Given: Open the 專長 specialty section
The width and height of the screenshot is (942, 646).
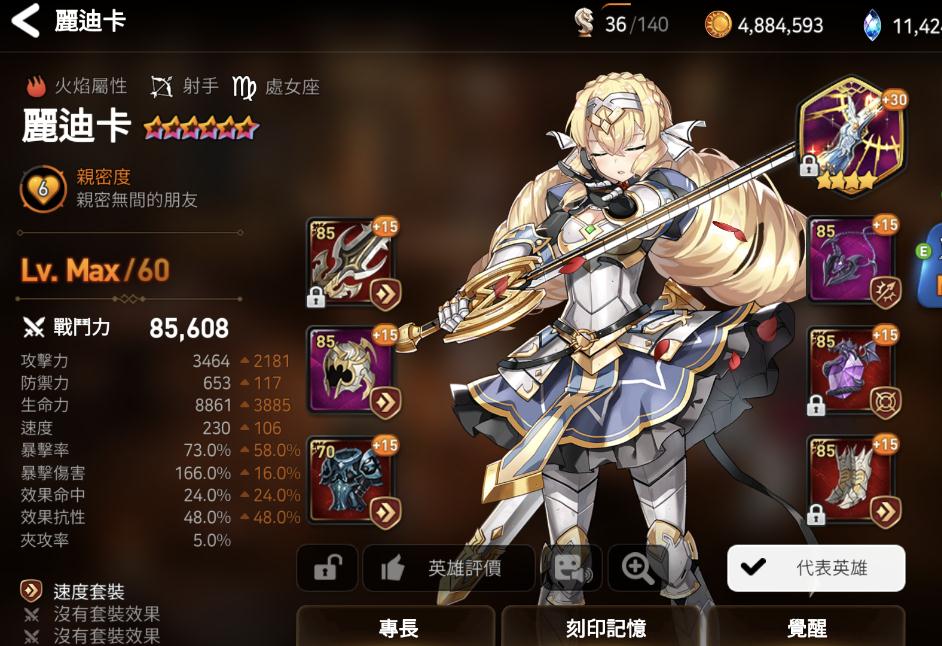Looking at the screenshot, I should click(x=396, y=627).
